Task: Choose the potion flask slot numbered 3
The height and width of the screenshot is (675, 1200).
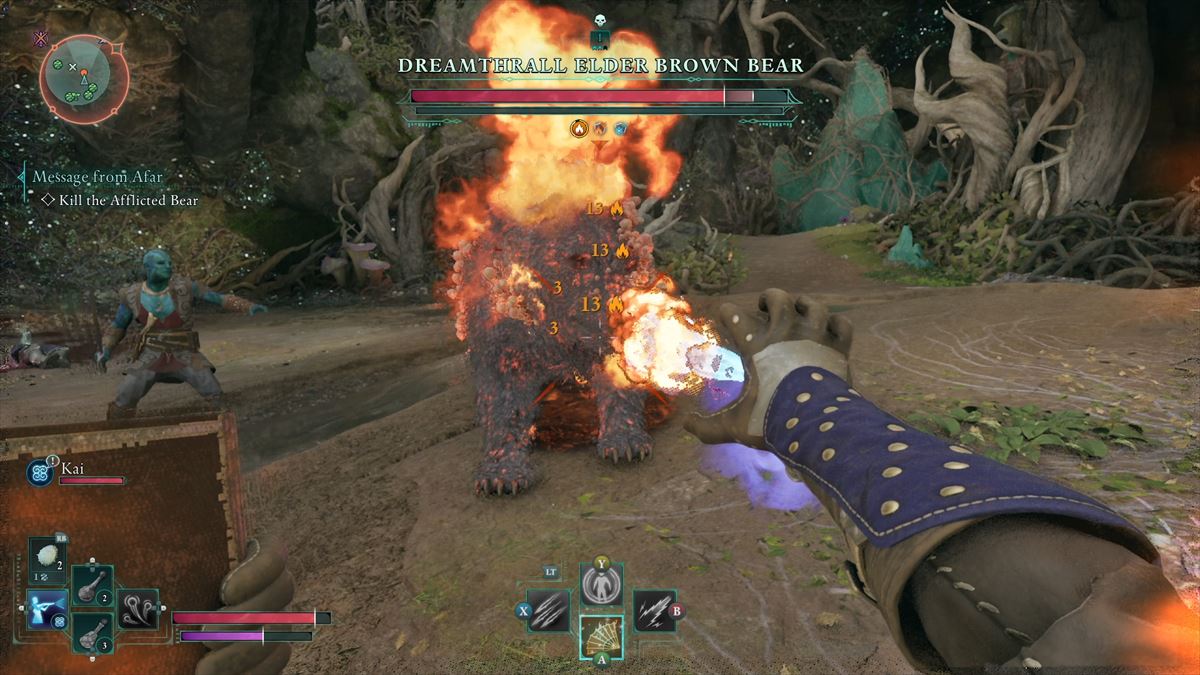Action: point(92,632)
